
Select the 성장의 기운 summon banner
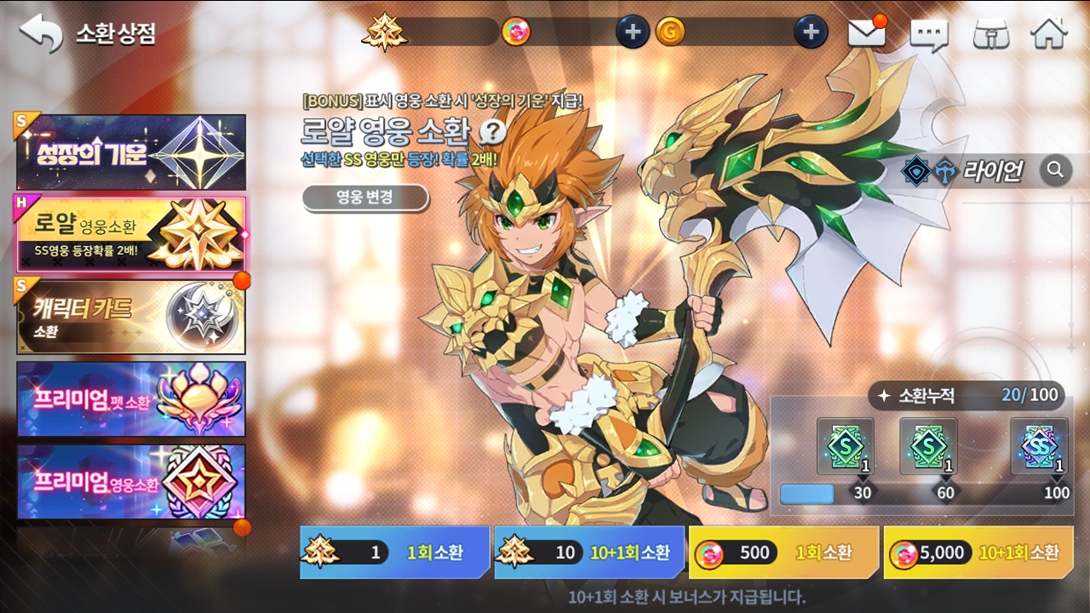pyautogui.click(x=131, y=153)
